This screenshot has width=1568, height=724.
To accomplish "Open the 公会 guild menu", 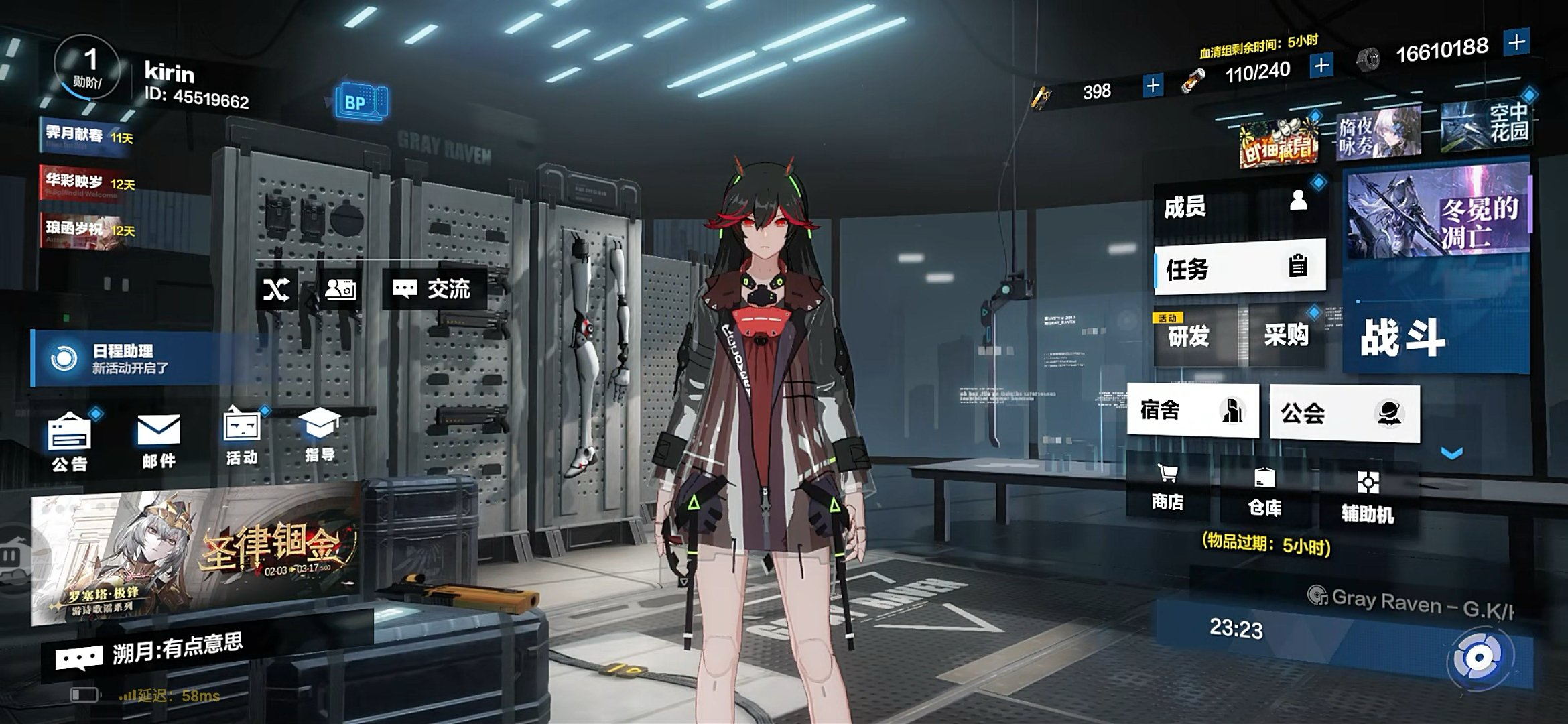I will point(1344,413).
